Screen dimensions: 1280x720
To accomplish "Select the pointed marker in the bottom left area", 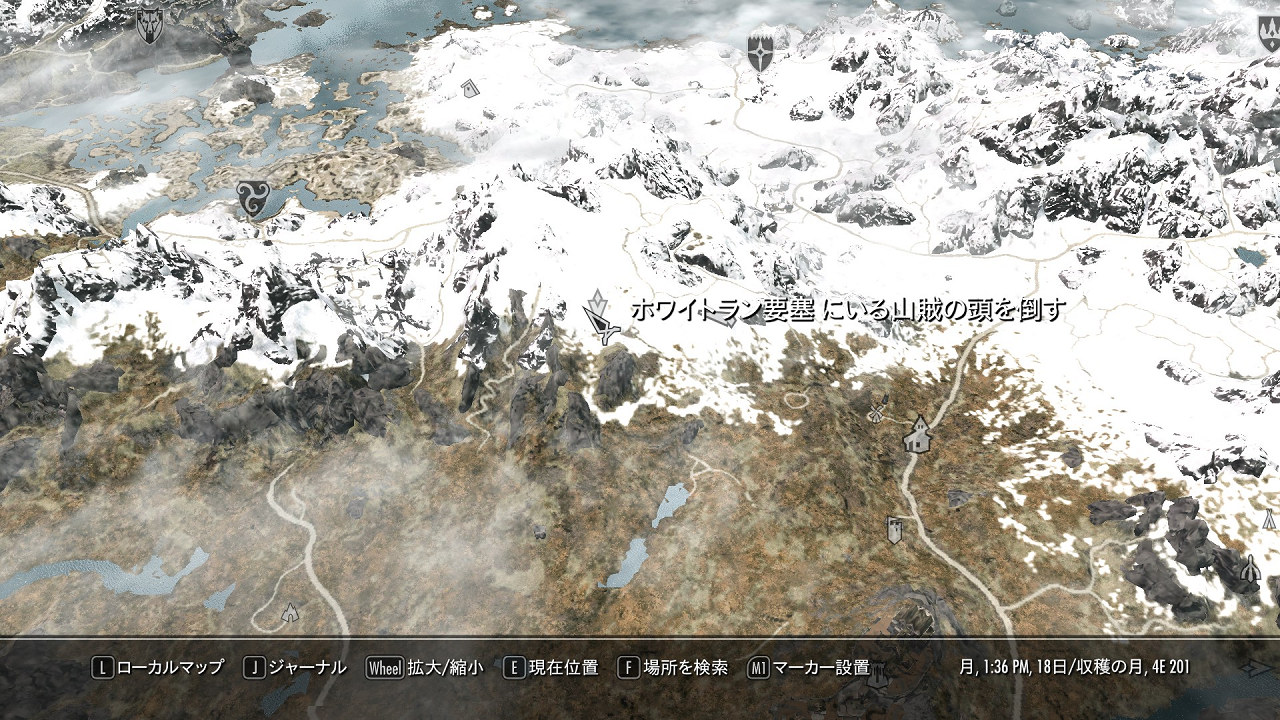I will 290,613.
